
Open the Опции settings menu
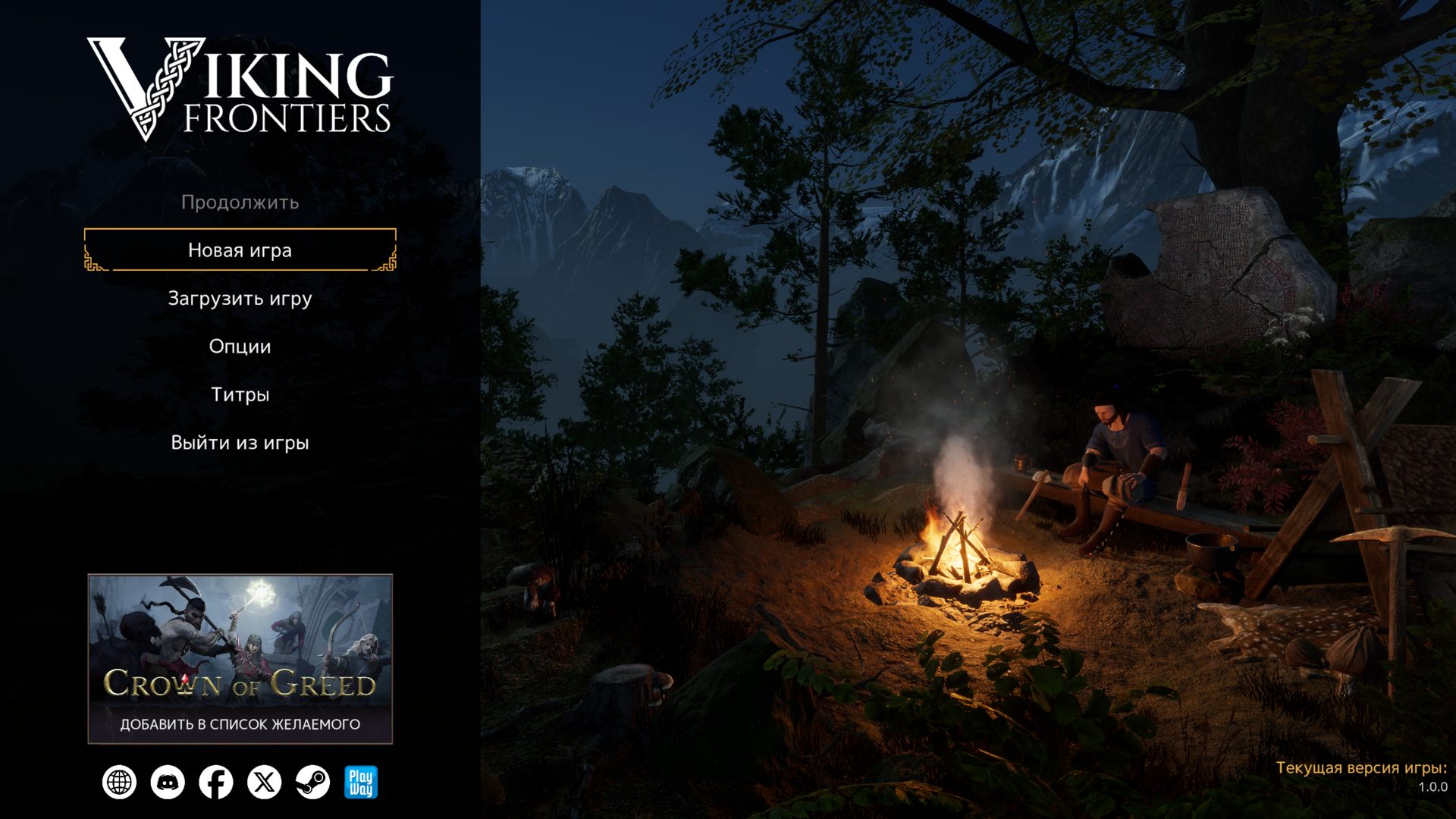click(240, 347)
